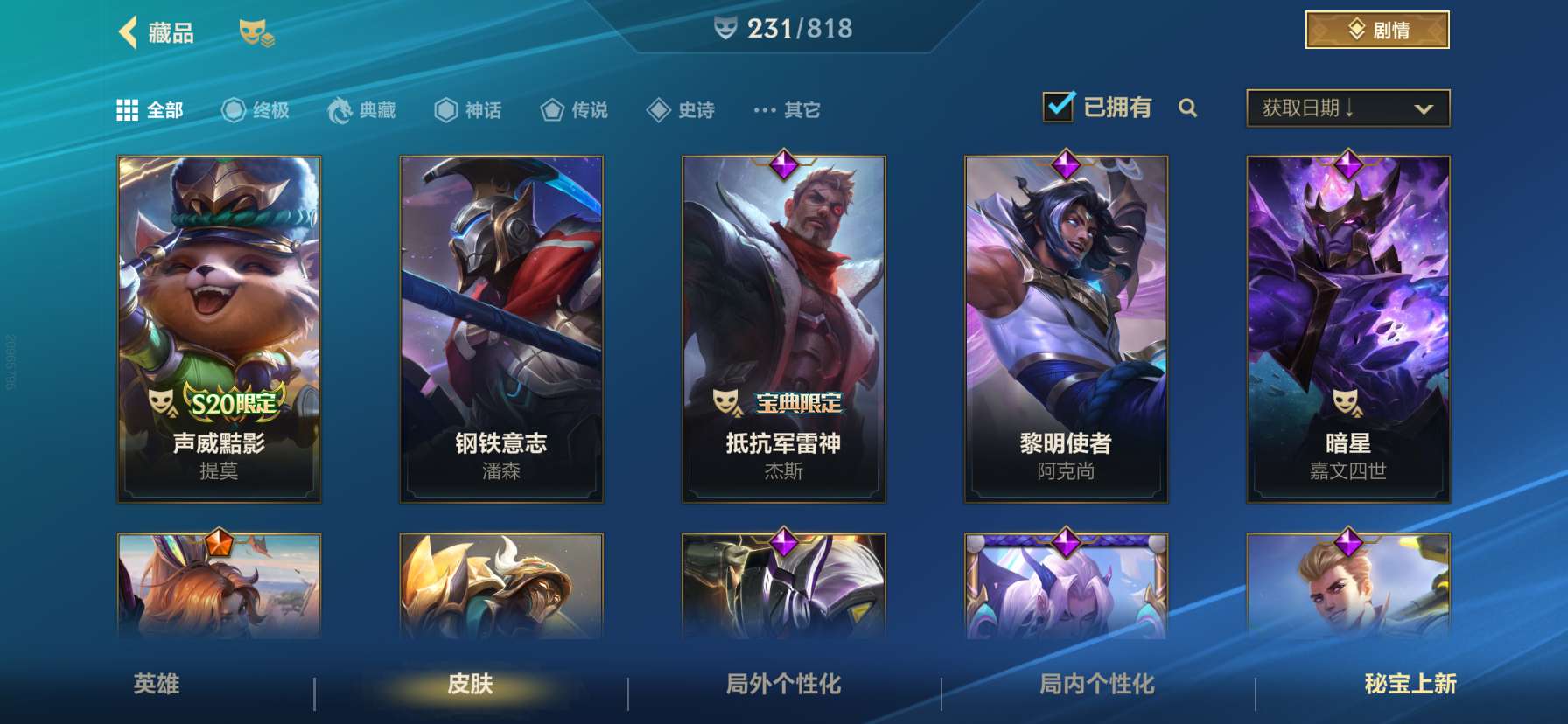
Task: Click the mask badge icon beside 藏品 title
Action: point(256,32)
